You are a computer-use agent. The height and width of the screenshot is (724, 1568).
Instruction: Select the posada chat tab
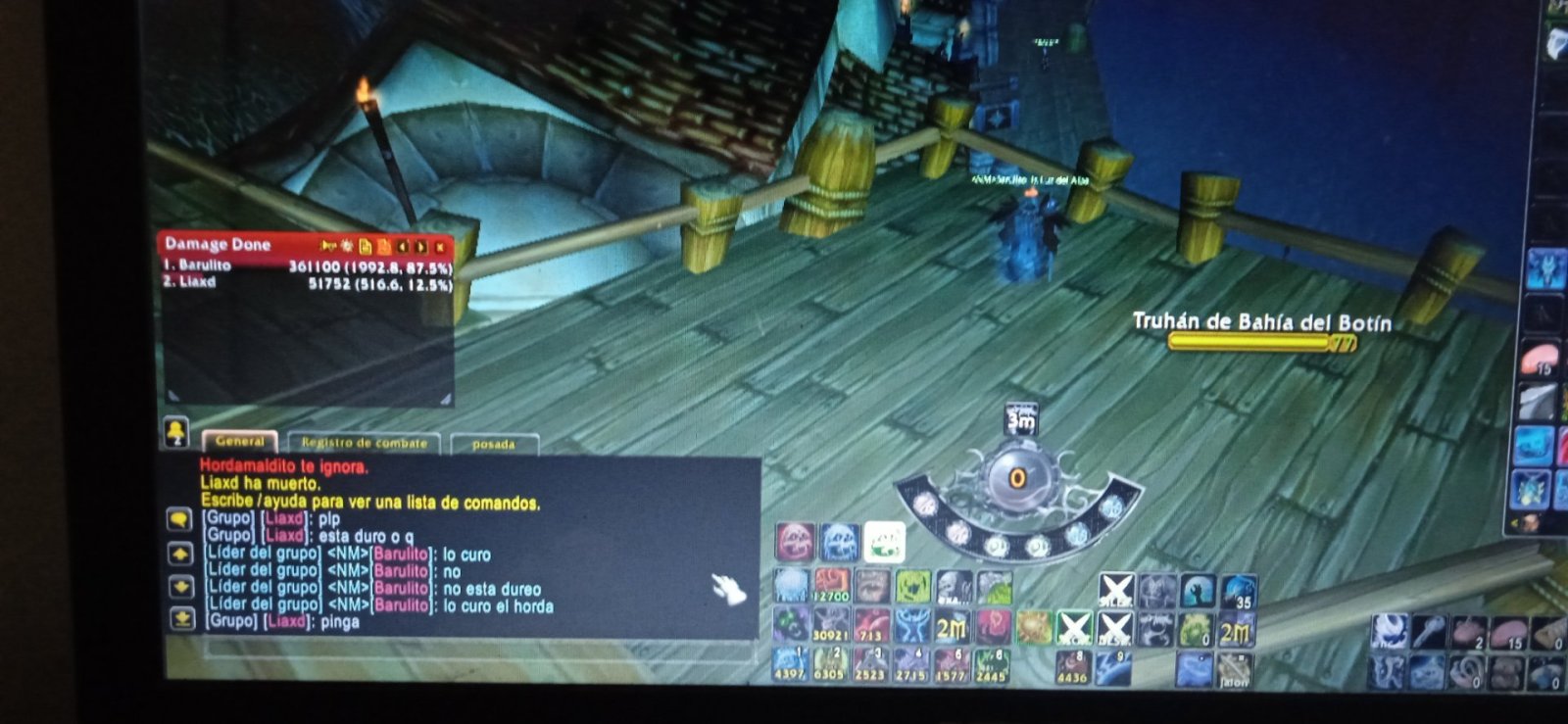(493, 445)
